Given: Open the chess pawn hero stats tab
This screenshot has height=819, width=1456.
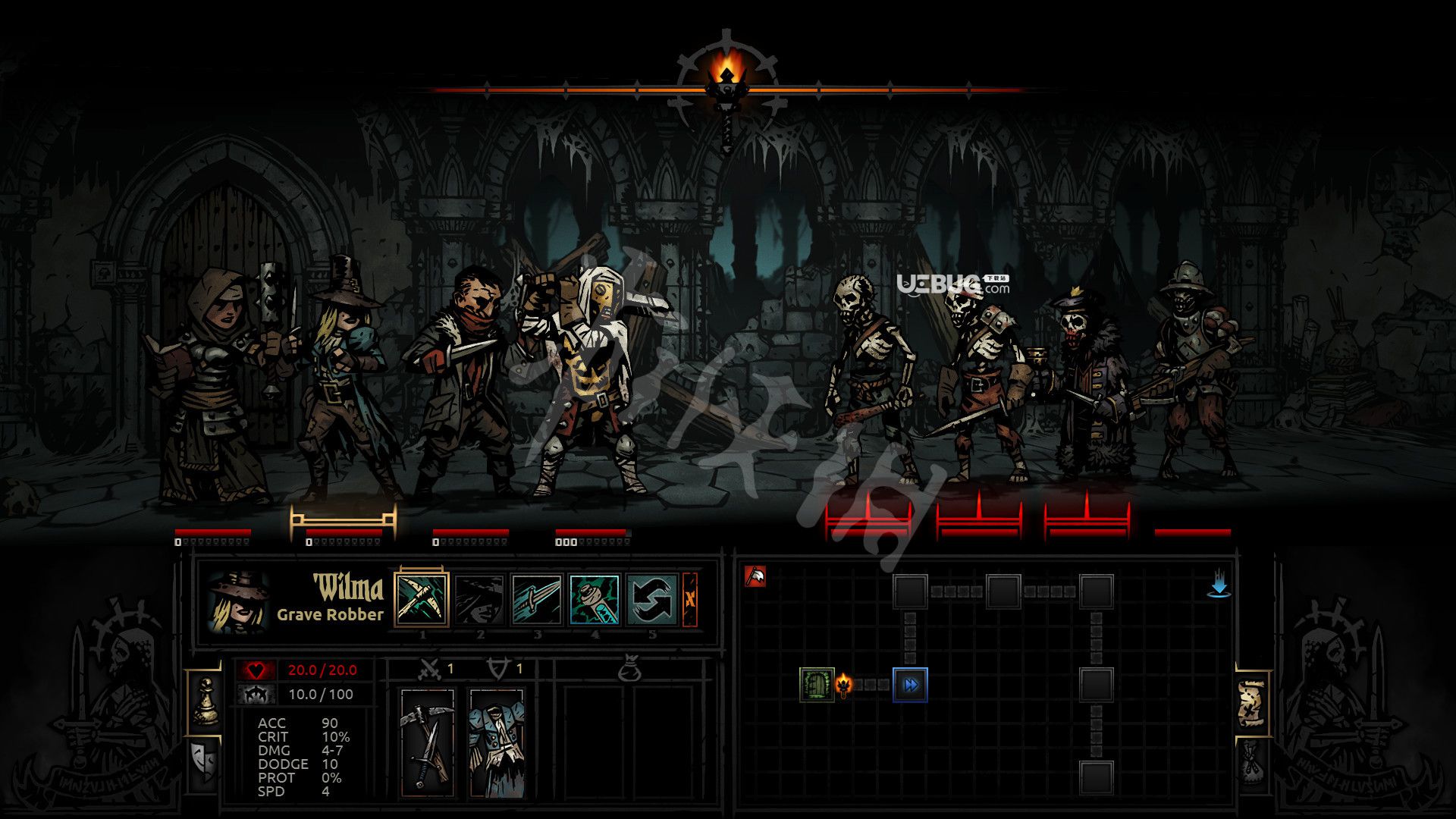Looking at the screenshot, I should [x=205, y=701].
